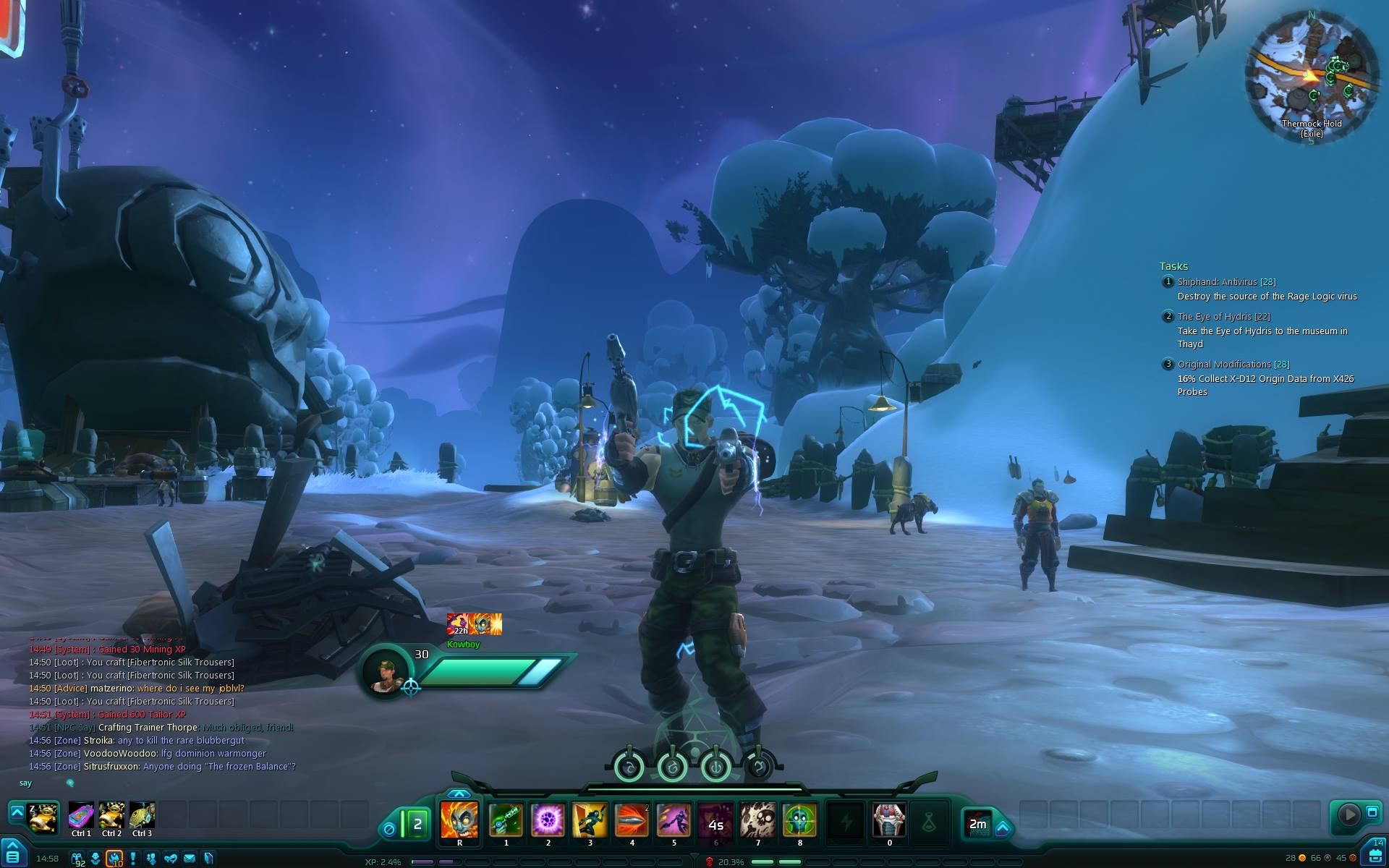Open the inventory bag button showing 14
The width and height of the screenshot is (1389, 868).
(1375, 854)
